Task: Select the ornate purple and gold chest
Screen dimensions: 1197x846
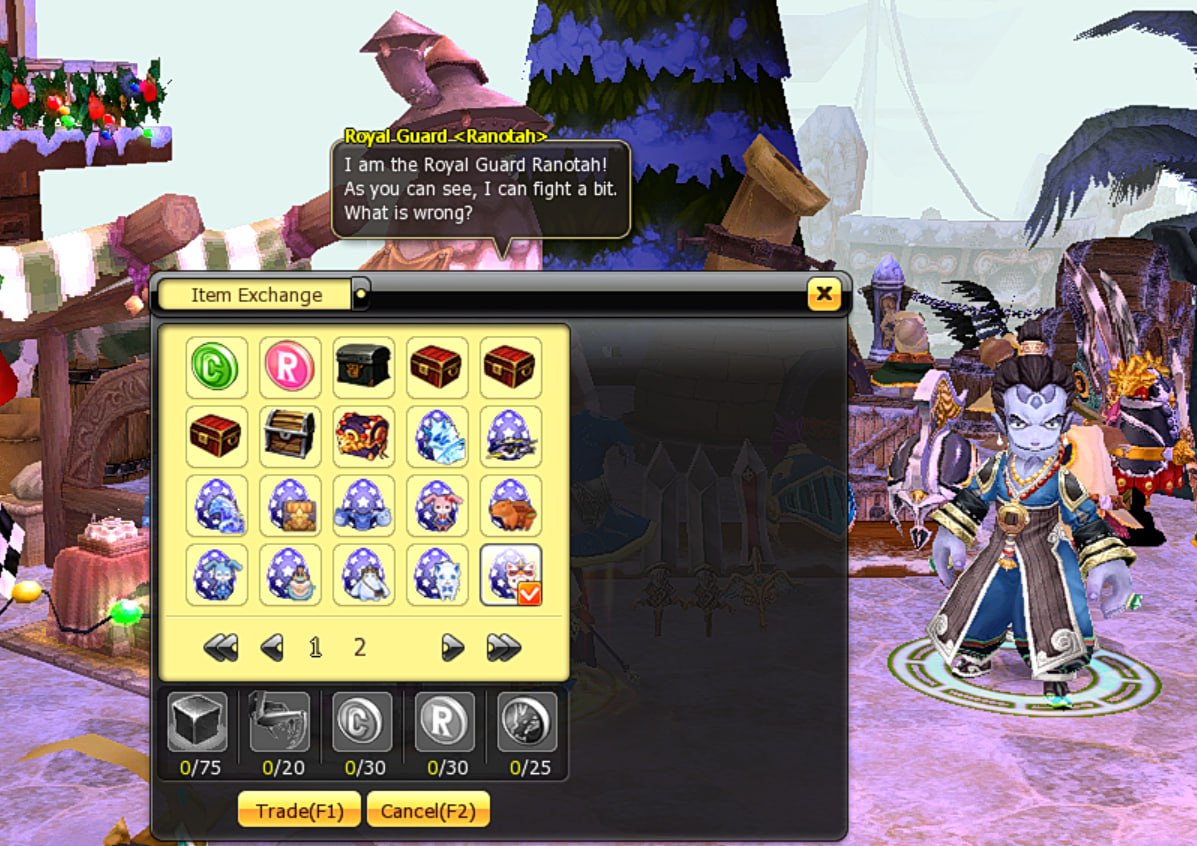Action: click(364, 436)
